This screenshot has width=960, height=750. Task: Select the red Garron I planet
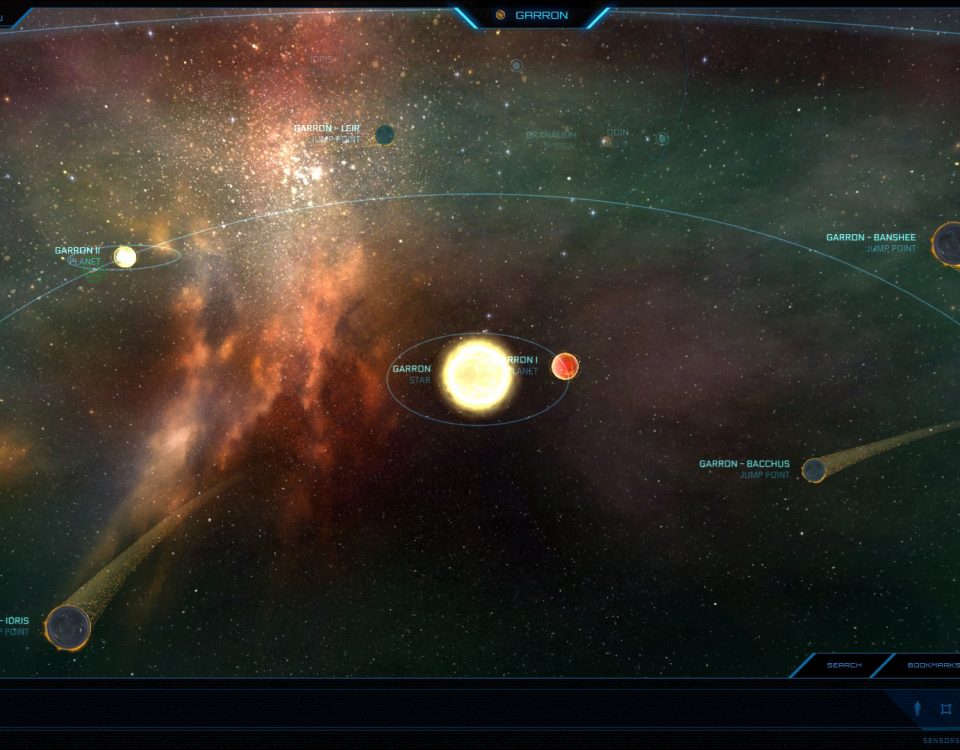click(565, 366)
